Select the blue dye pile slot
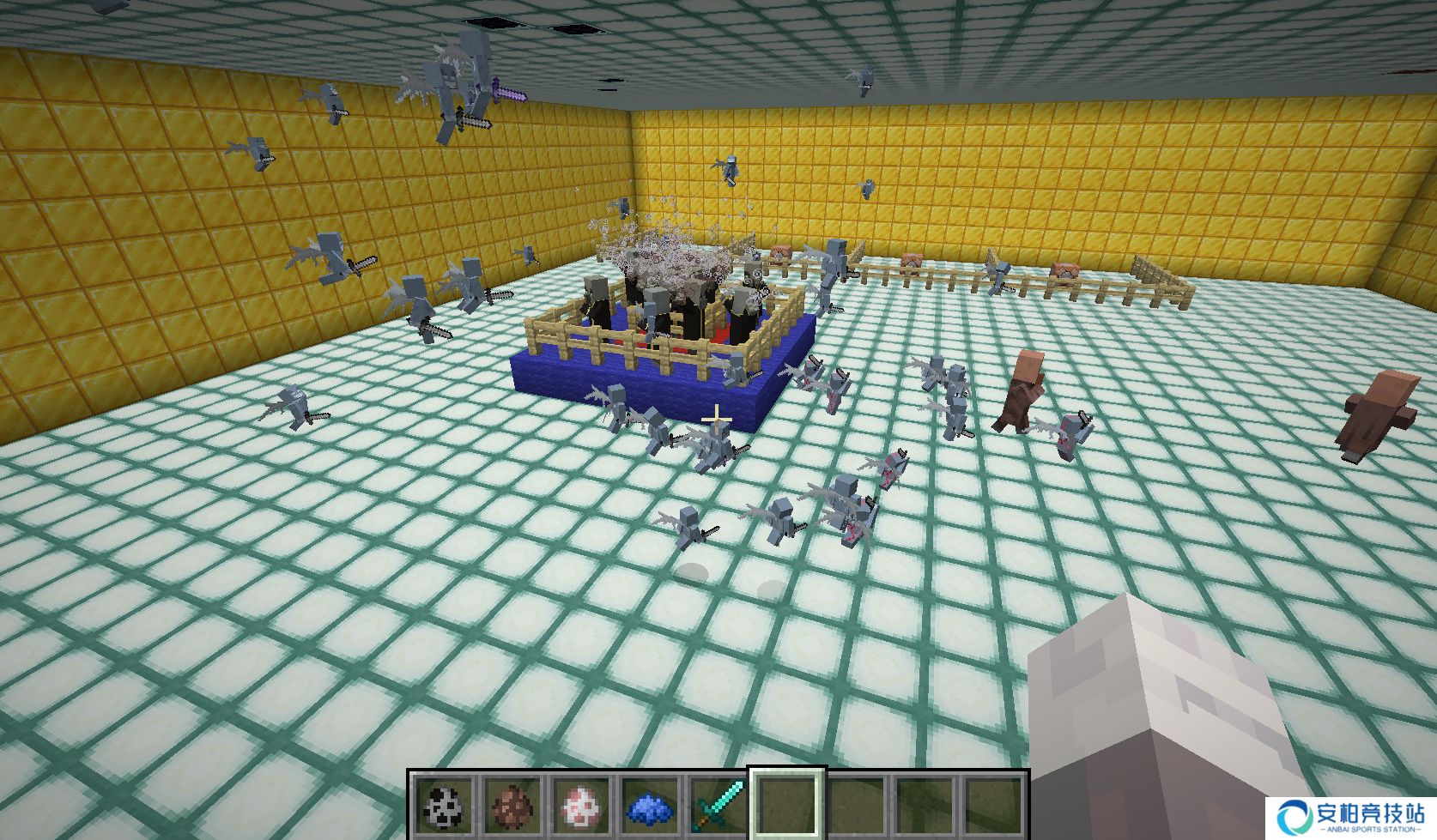This screenshot has height=840, width=1437. click(x=651, y=807)
